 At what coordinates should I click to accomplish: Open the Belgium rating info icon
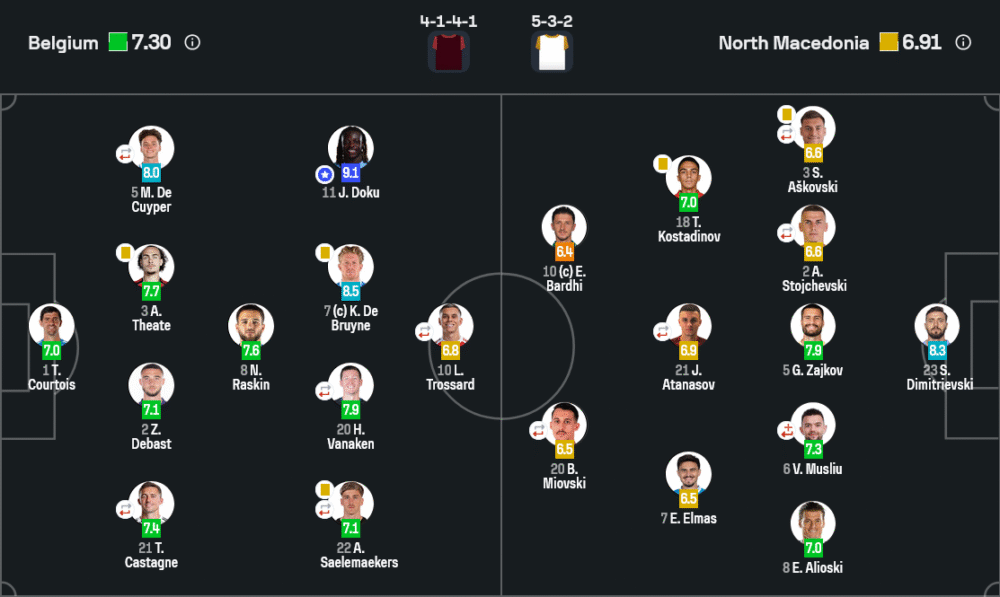[193, 43]
